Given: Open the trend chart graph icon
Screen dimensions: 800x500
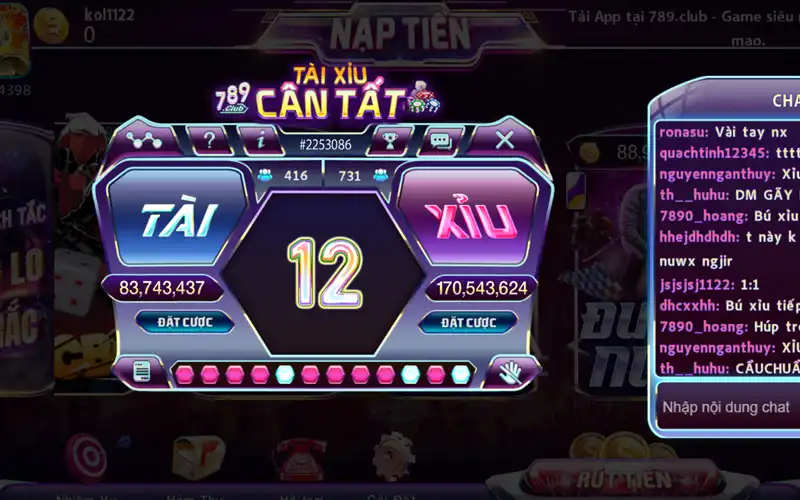Looking at the screenshot, I should 146,140.
